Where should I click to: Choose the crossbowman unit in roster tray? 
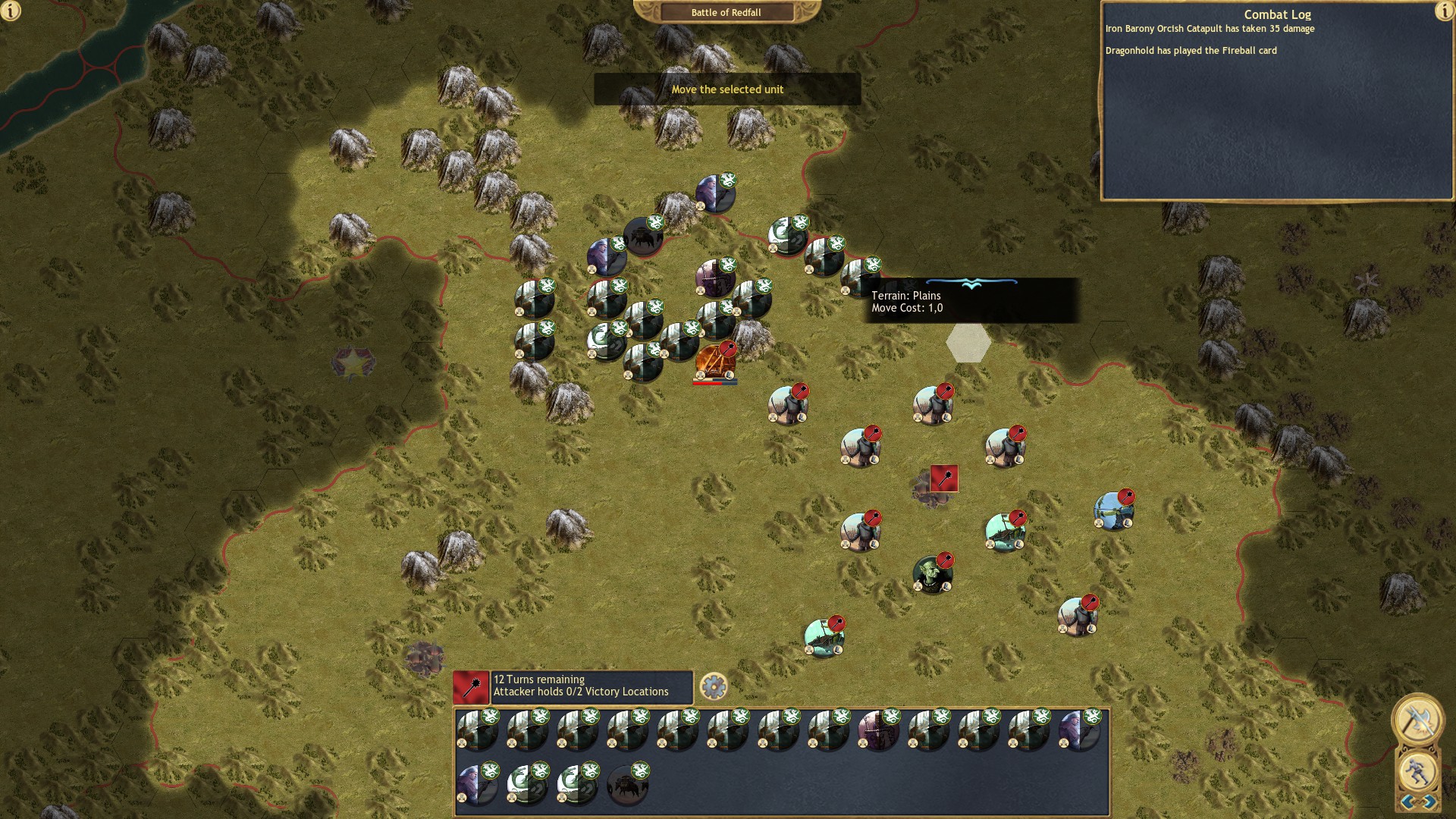(x=878, y=730)
